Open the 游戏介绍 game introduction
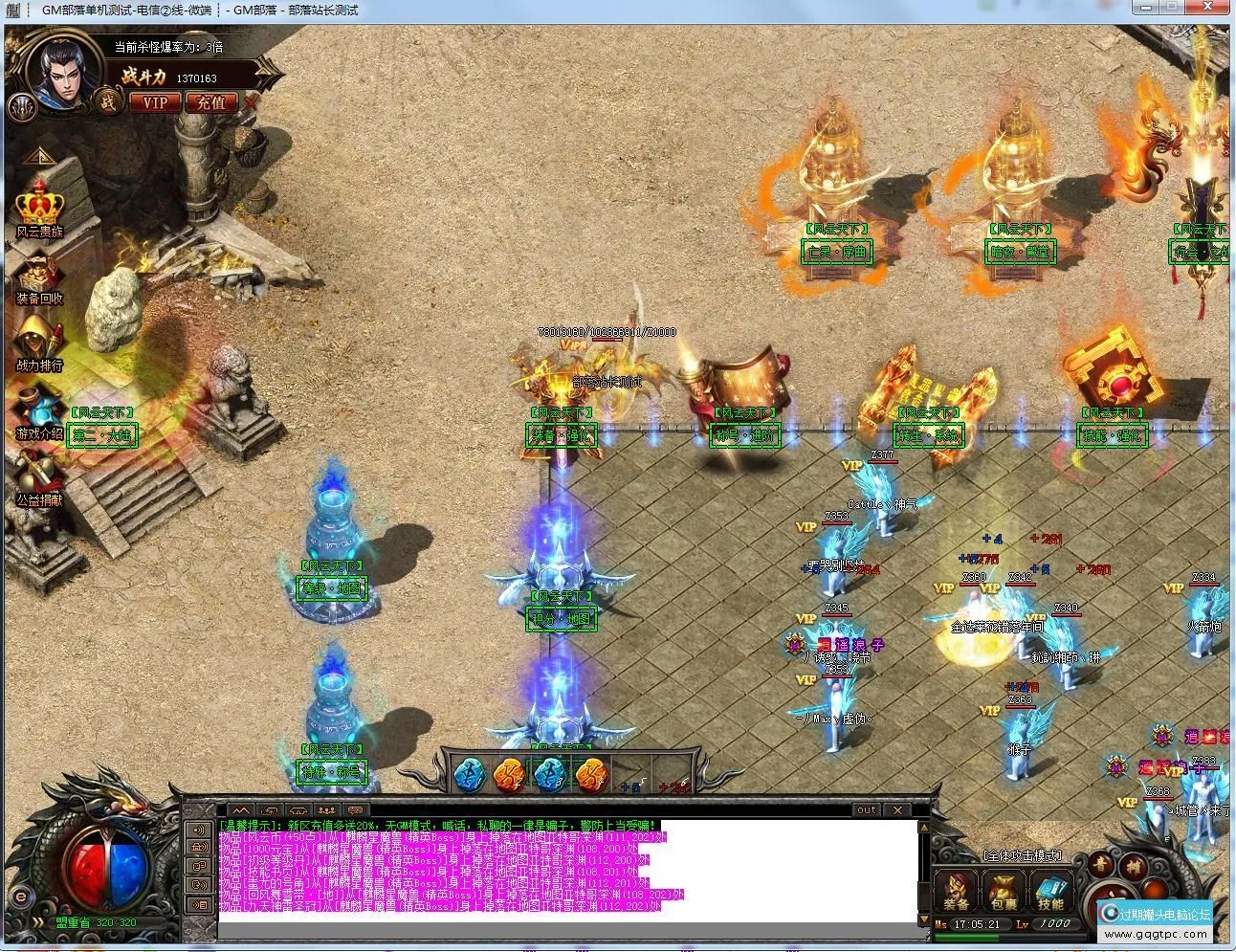This screenshot has height=952, width=1236. point(39,411)
